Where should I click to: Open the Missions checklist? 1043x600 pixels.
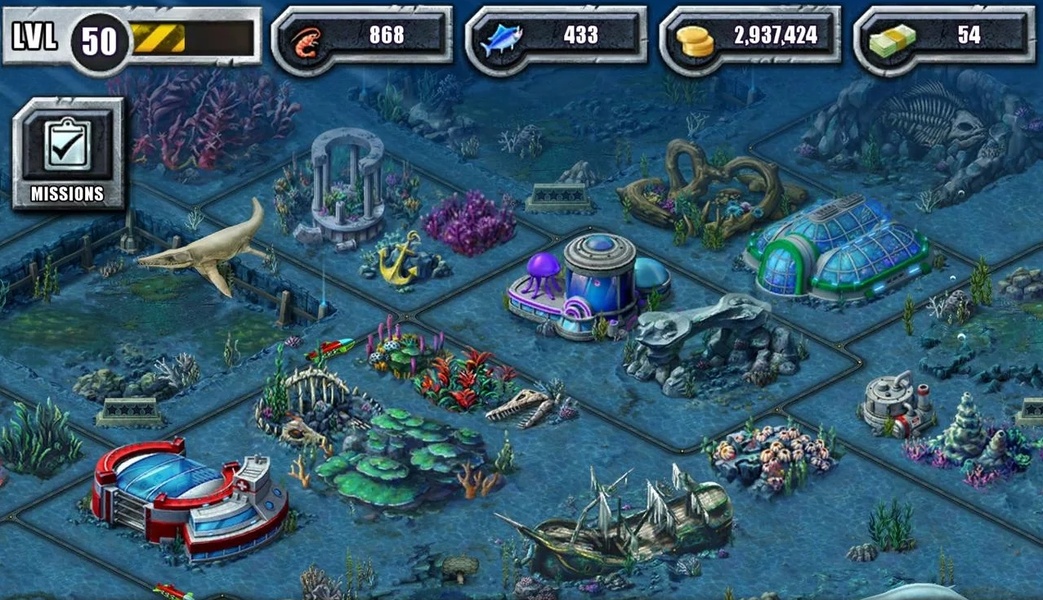click(x=68, y=153)
